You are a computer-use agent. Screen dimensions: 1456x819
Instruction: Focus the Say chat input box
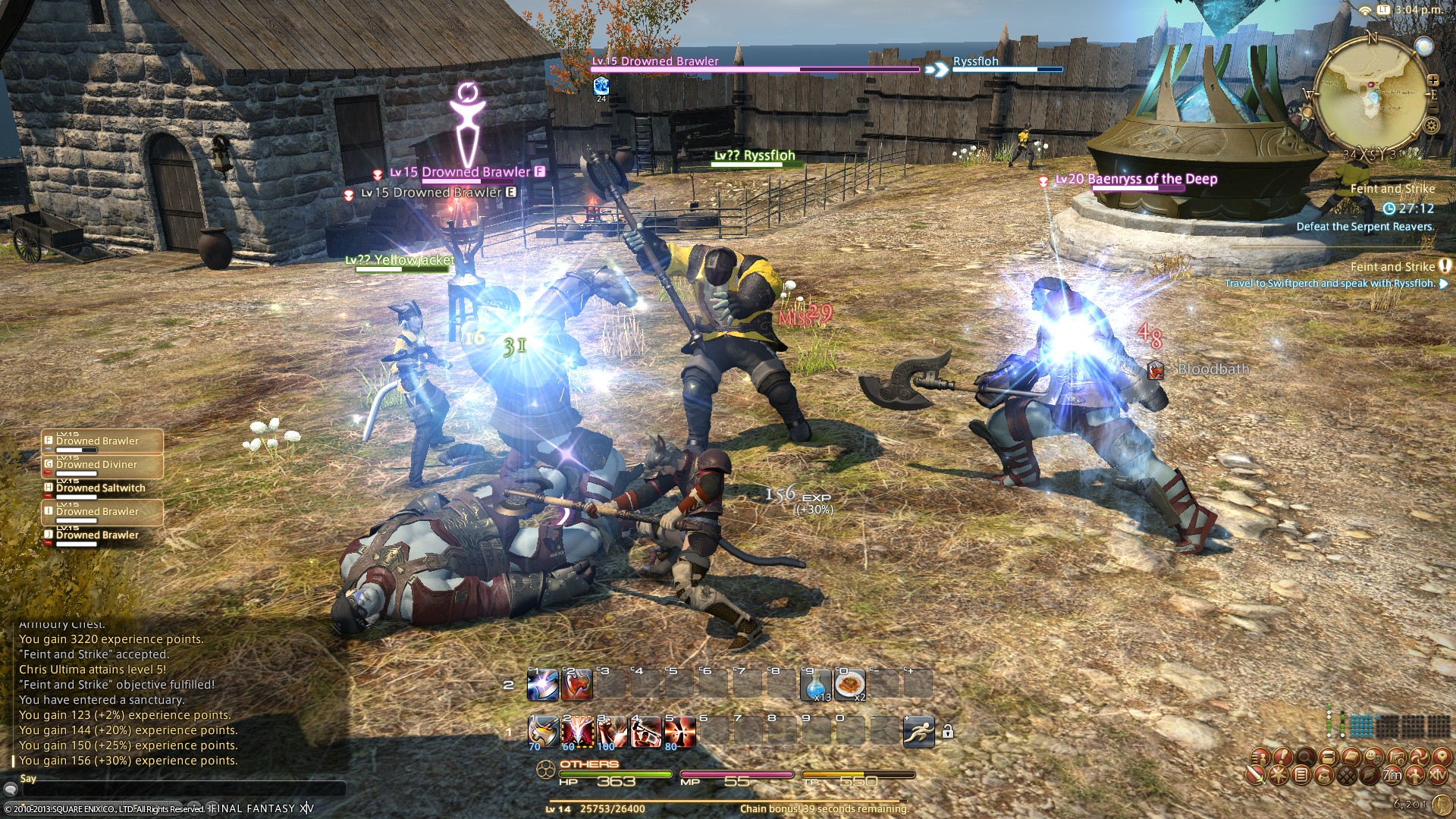tap(182, 790)
